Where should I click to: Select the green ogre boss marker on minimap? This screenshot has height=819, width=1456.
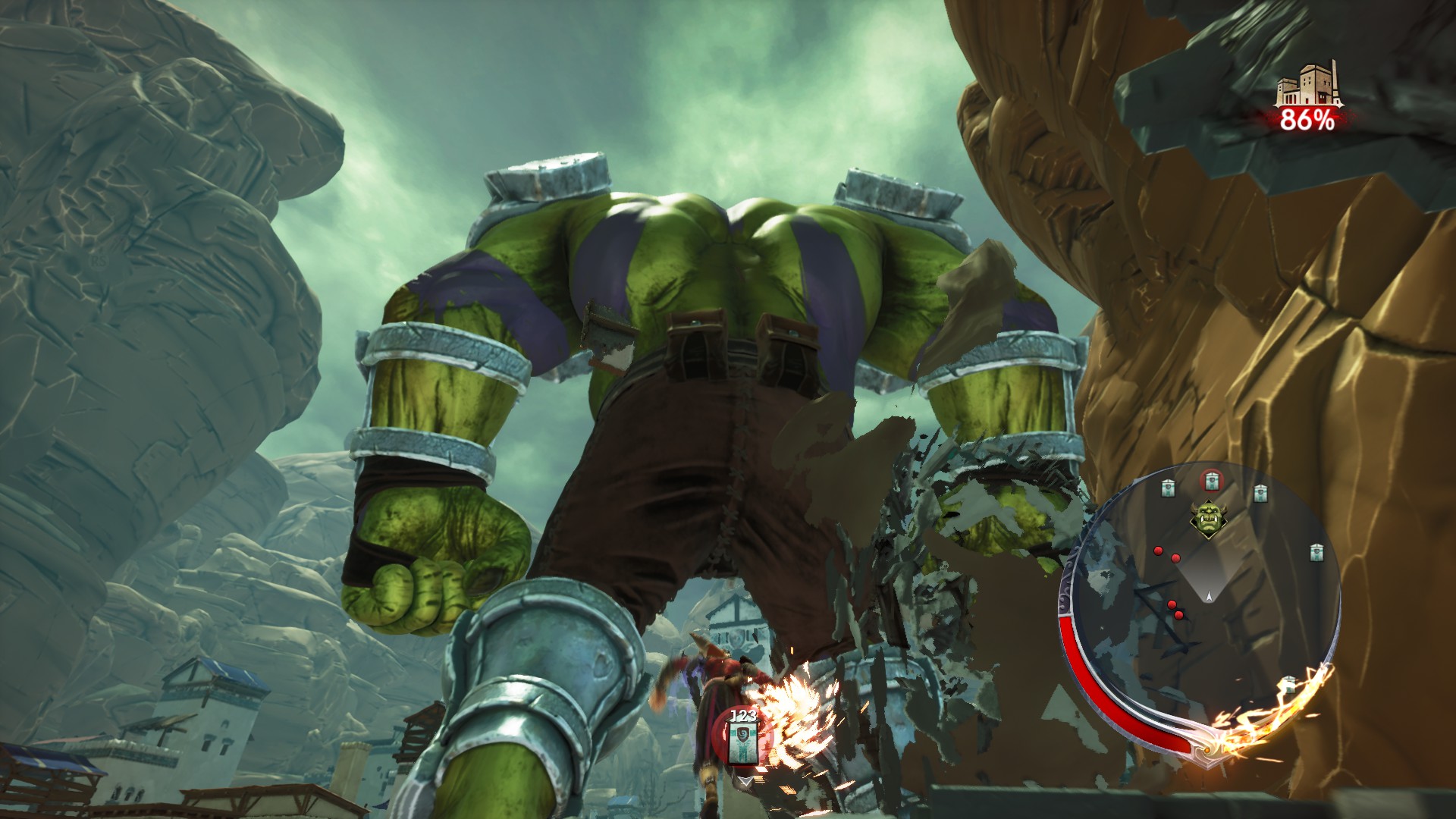pyautogui.click(x=1207, y=519)
